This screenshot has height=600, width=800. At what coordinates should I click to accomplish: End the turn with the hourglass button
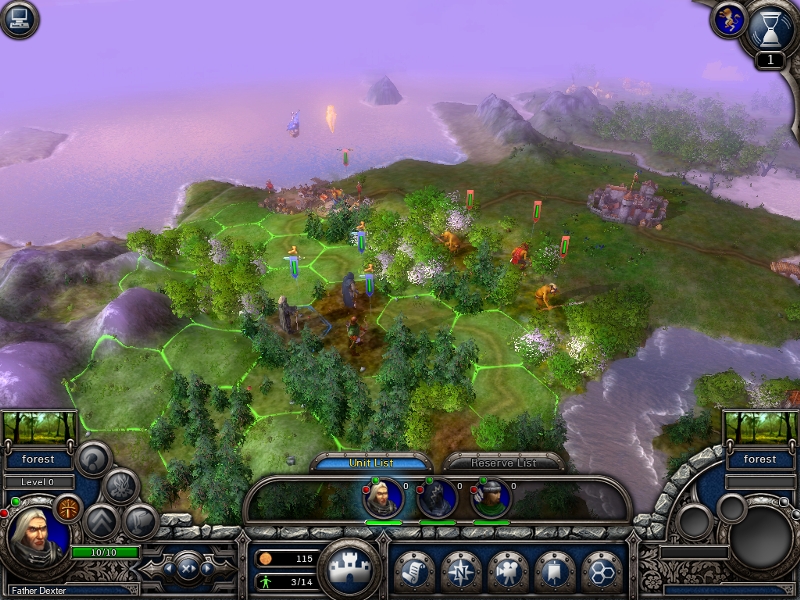click(x=771, y=28)
